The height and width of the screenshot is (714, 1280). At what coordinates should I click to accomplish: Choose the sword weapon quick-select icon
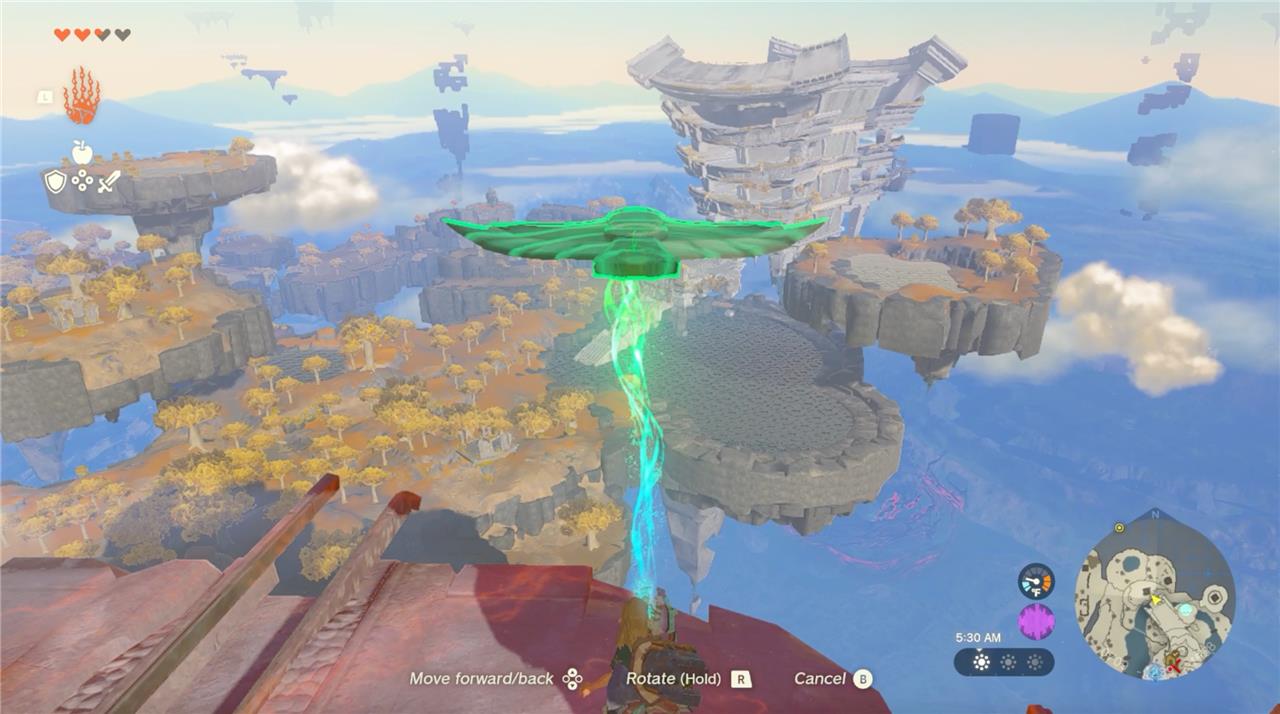(109, 181)
